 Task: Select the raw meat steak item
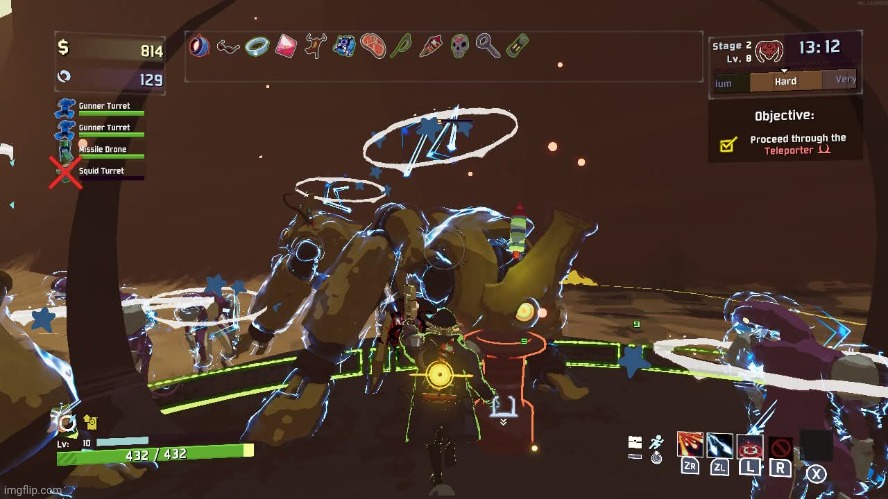(x=373, y=46)
